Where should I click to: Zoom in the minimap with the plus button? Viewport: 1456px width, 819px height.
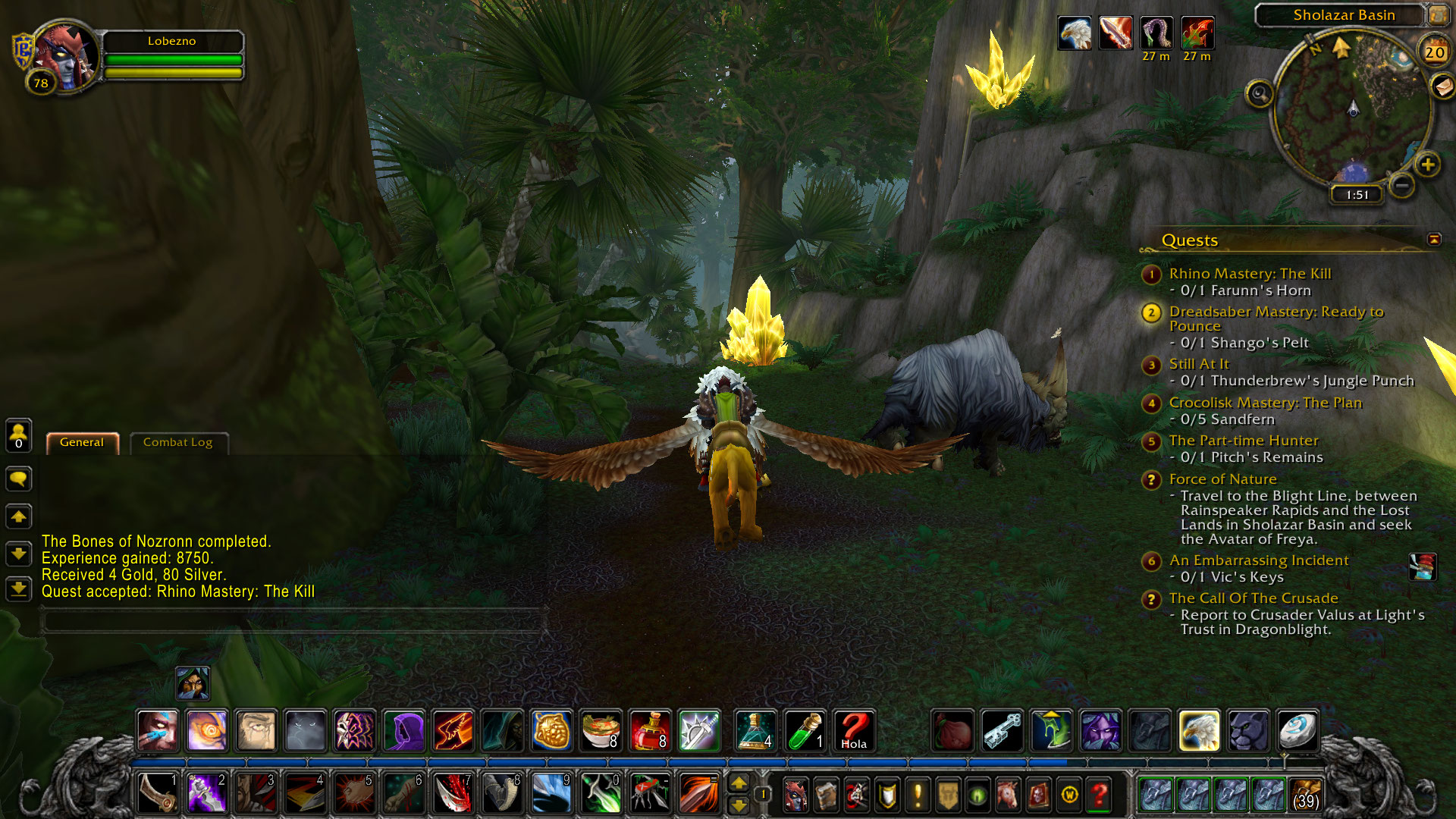[x=1427, y=165]
